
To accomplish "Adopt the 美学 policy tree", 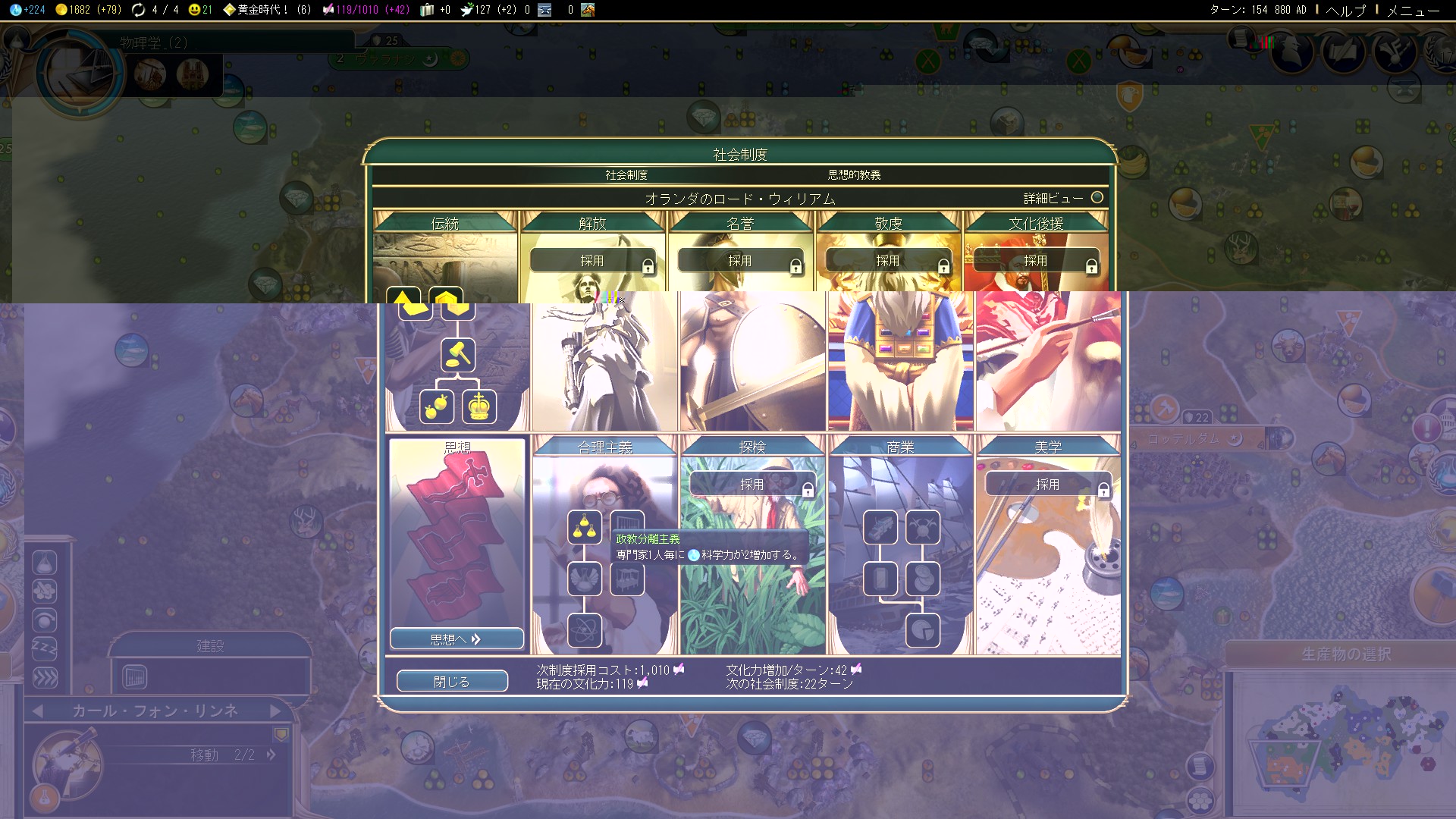I will coord(1047,485).
